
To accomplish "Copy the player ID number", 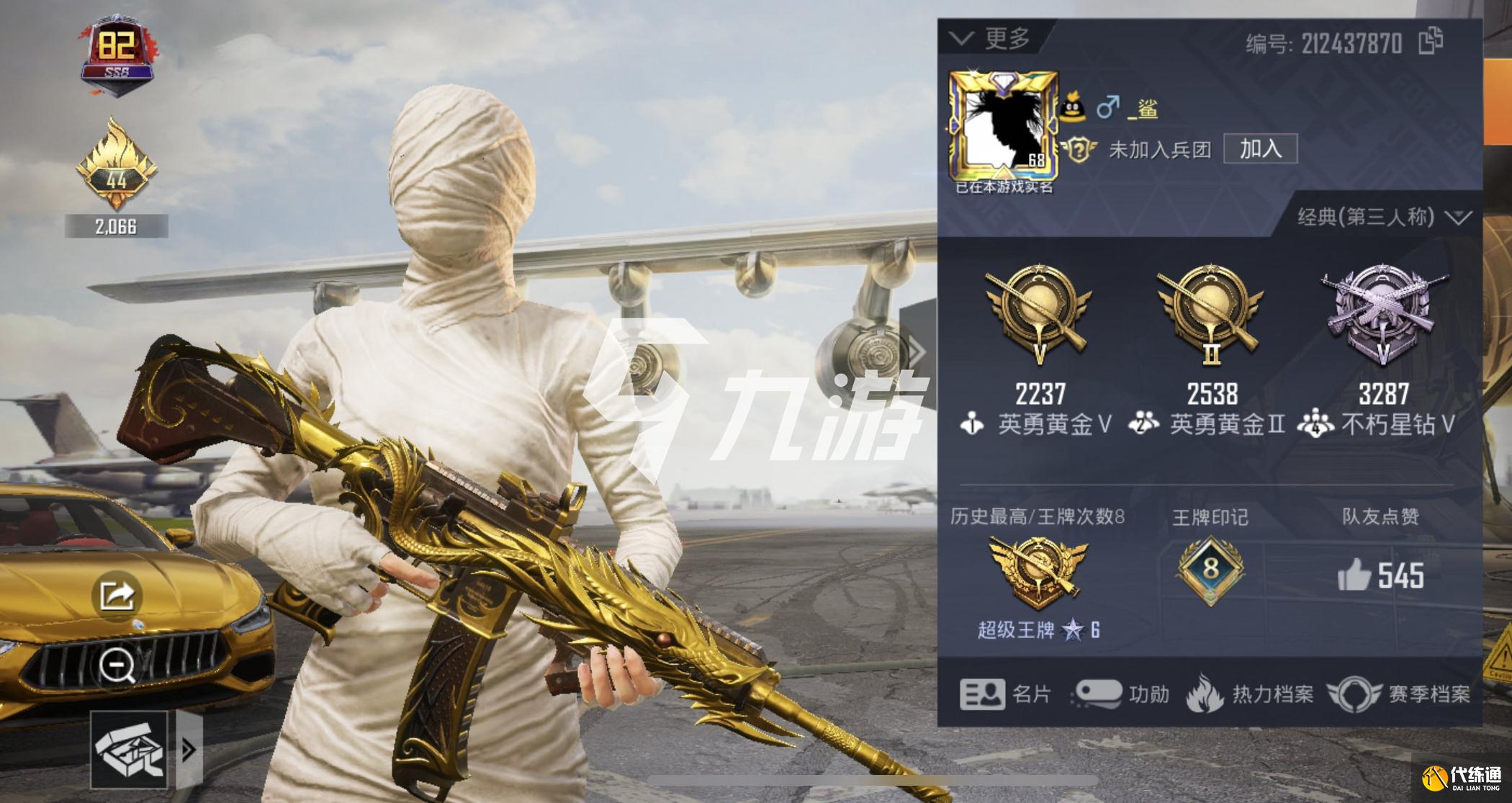I will click(1431, 41).
